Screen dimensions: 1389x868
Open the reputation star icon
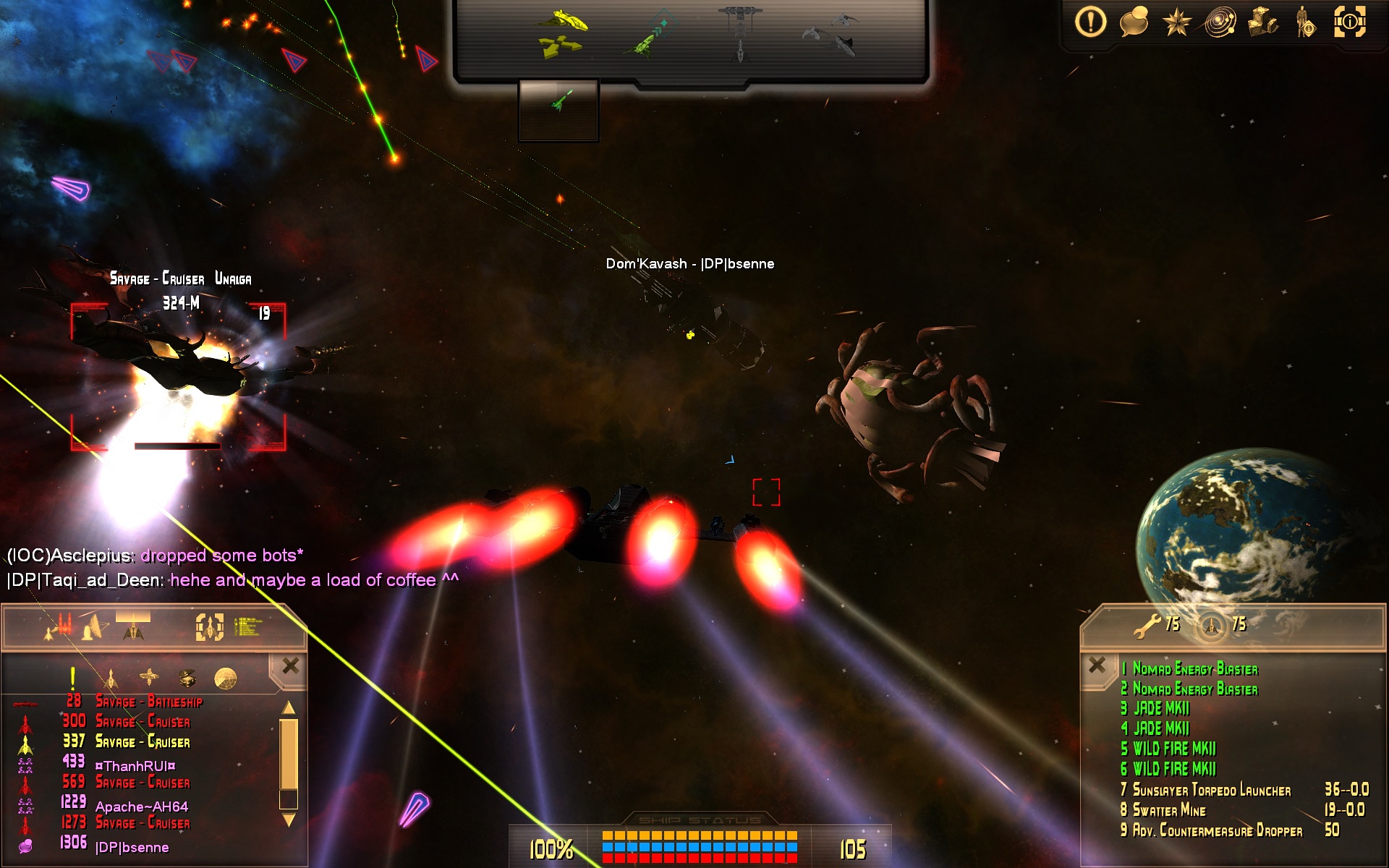pyautogui.click(x=1176, y=22)
